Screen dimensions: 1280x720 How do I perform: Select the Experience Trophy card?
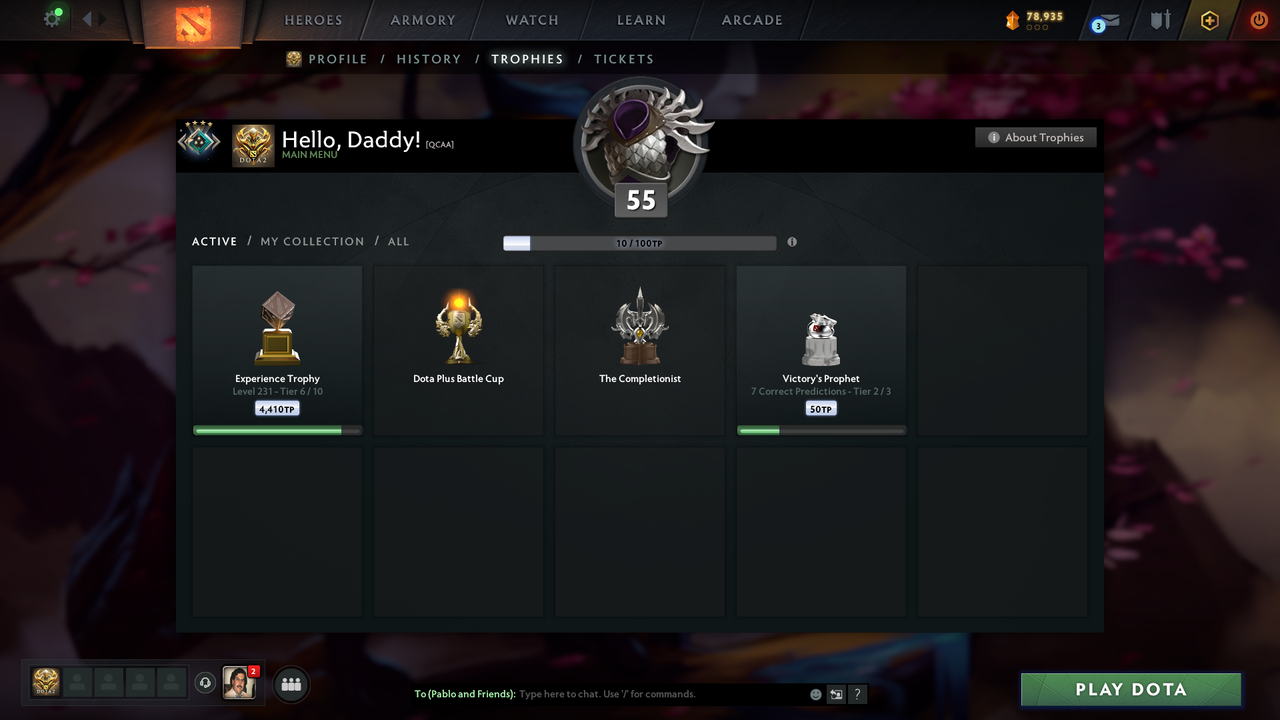(x=277, y=349)
